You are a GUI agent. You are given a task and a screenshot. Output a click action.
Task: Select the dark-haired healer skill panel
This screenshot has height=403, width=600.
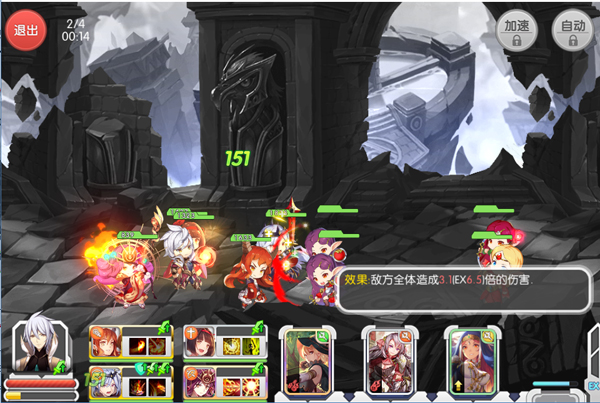[x=223, y=341]
